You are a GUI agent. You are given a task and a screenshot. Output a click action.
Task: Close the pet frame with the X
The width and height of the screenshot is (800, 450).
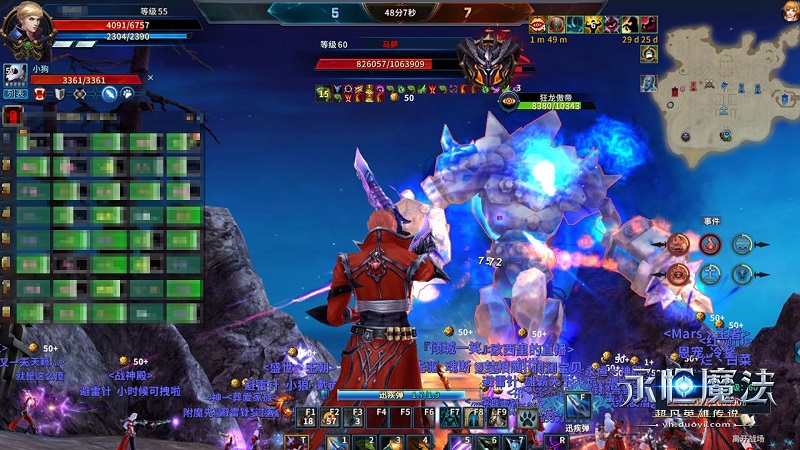(x=150, y=77)
